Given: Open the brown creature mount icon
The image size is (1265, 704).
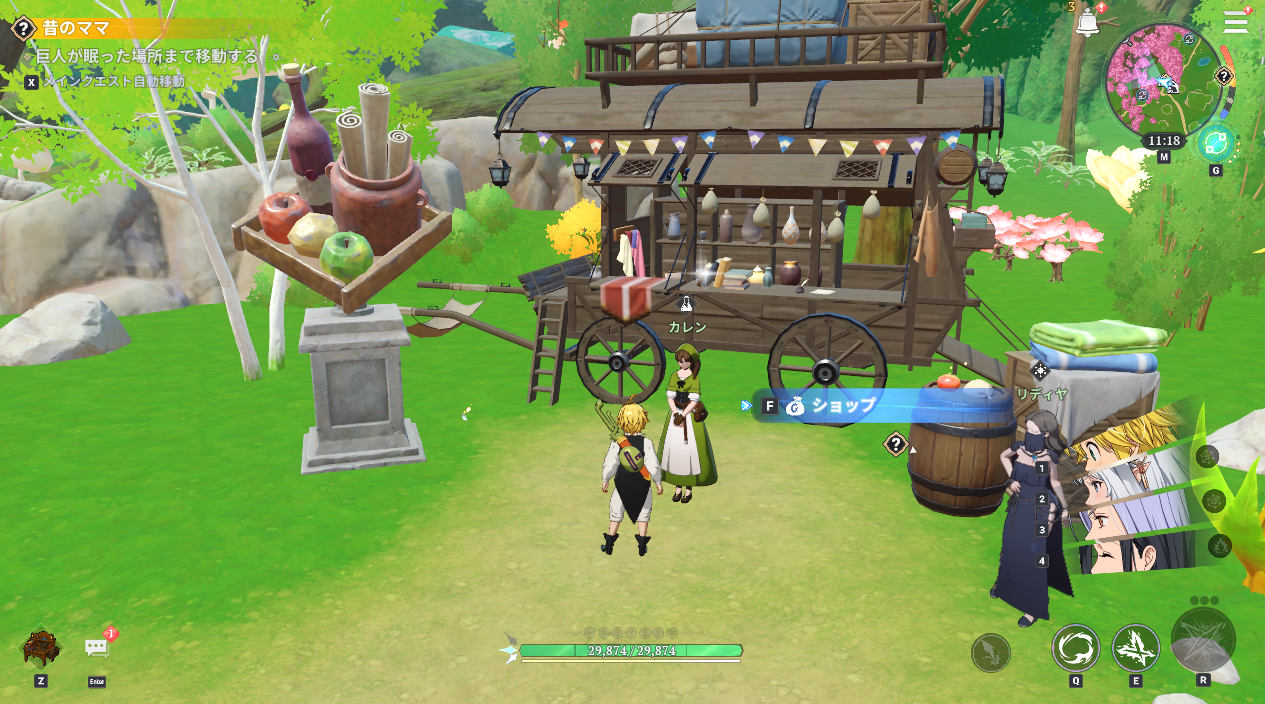Looking at the screenshot, I should pyautogui.click(x=41, y=647).
